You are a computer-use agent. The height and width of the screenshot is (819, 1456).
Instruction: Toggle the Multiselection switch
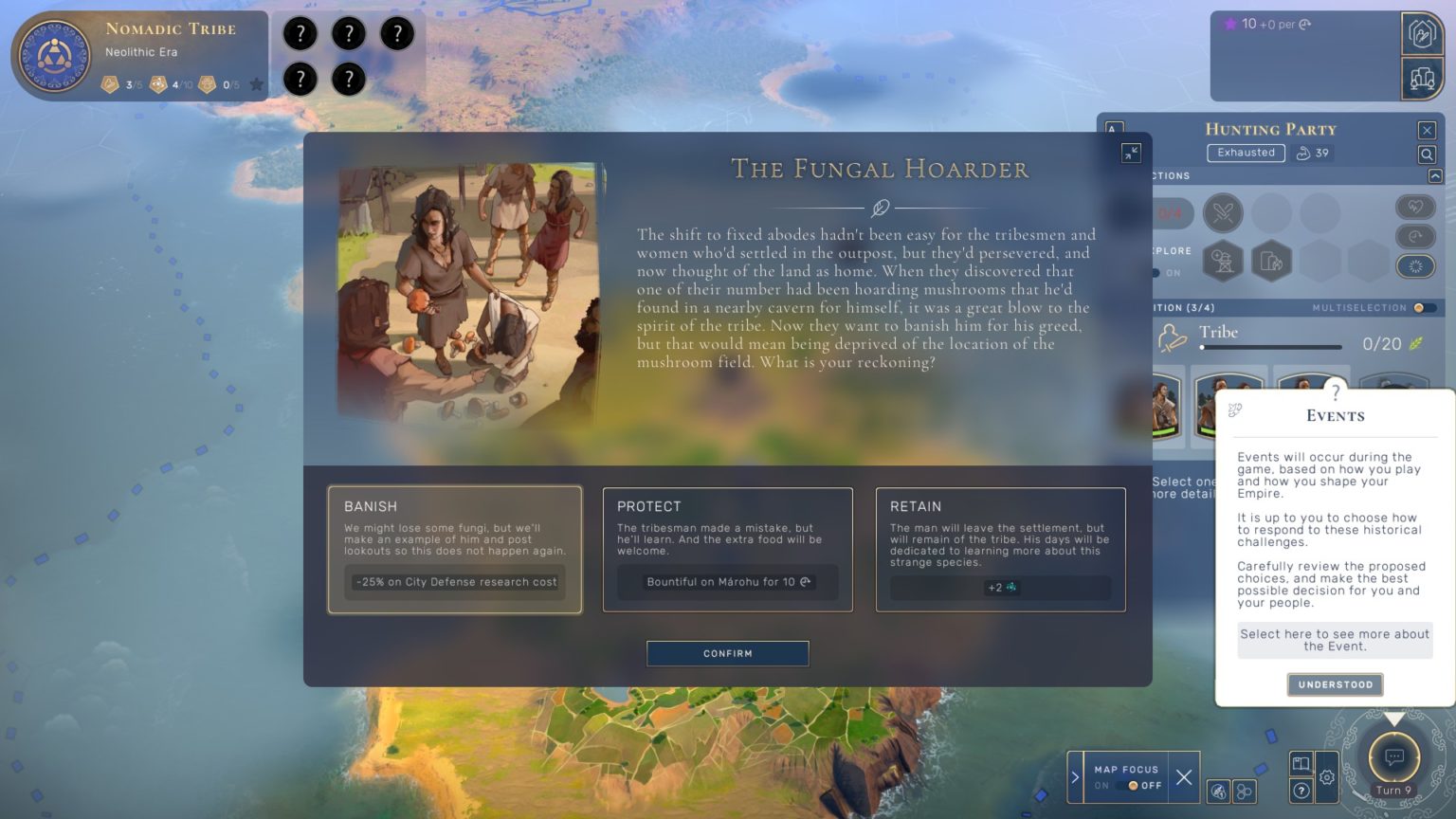(x=1423, y=308)
